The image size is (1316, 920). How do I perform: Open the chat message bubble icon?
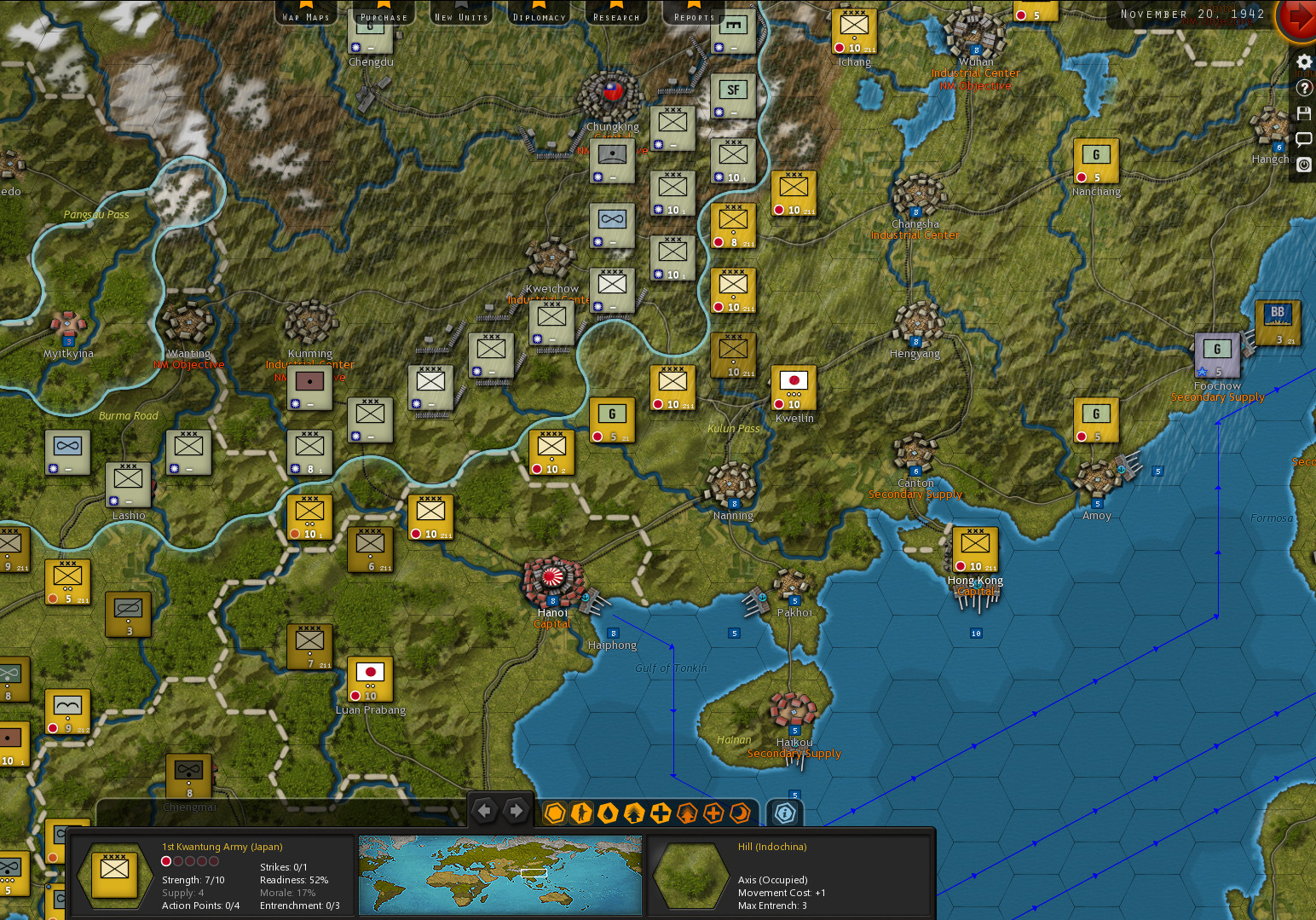point(1303,139)
